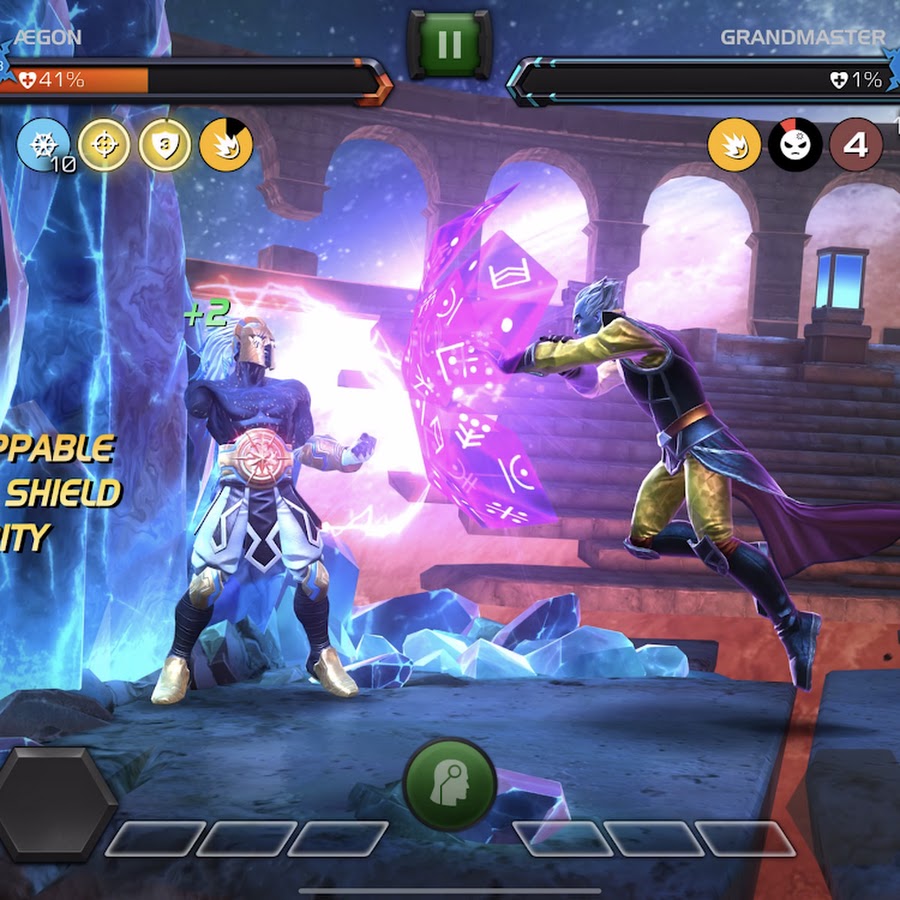
Task: Activate the hexagonal special attack button
Action: pyautogui.click(x=55, y=803)
